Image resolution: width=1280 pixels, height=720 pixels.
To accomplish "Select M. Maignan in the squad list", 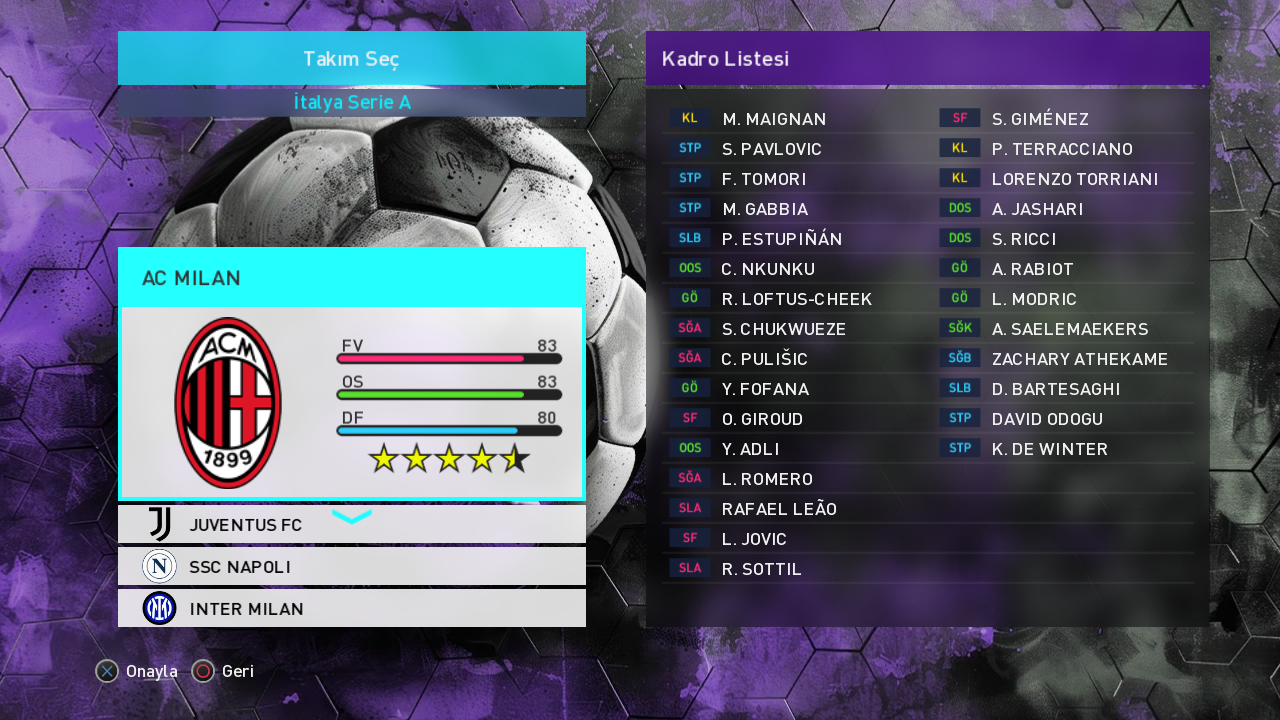I will pyautogui.click(x=774, y=119).
